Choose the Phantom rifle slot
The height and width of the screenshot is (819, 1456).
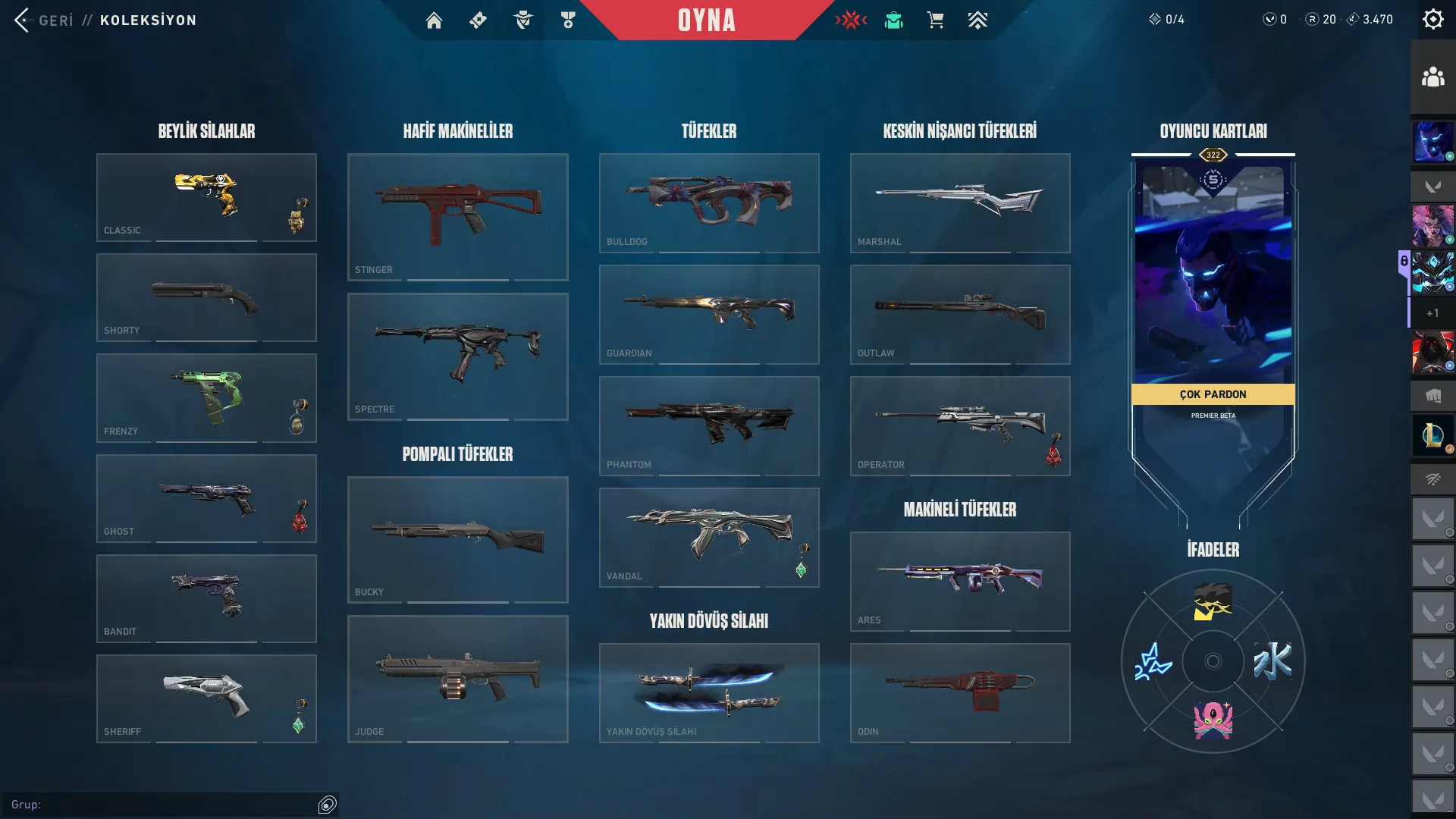(x=709, y=425)
